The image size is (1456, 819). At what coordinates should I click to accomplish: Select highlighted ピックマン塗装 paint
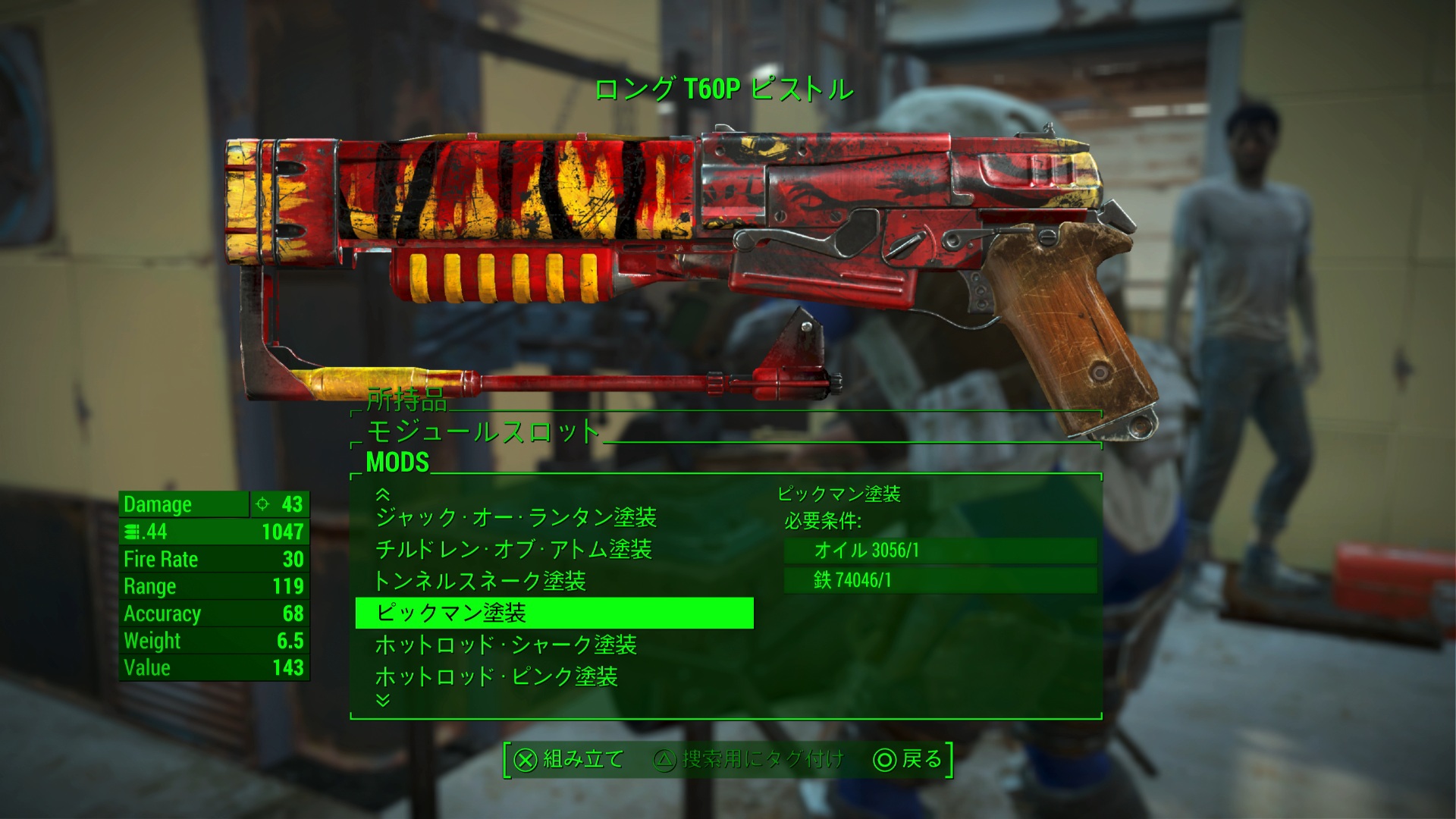(554, 613)
